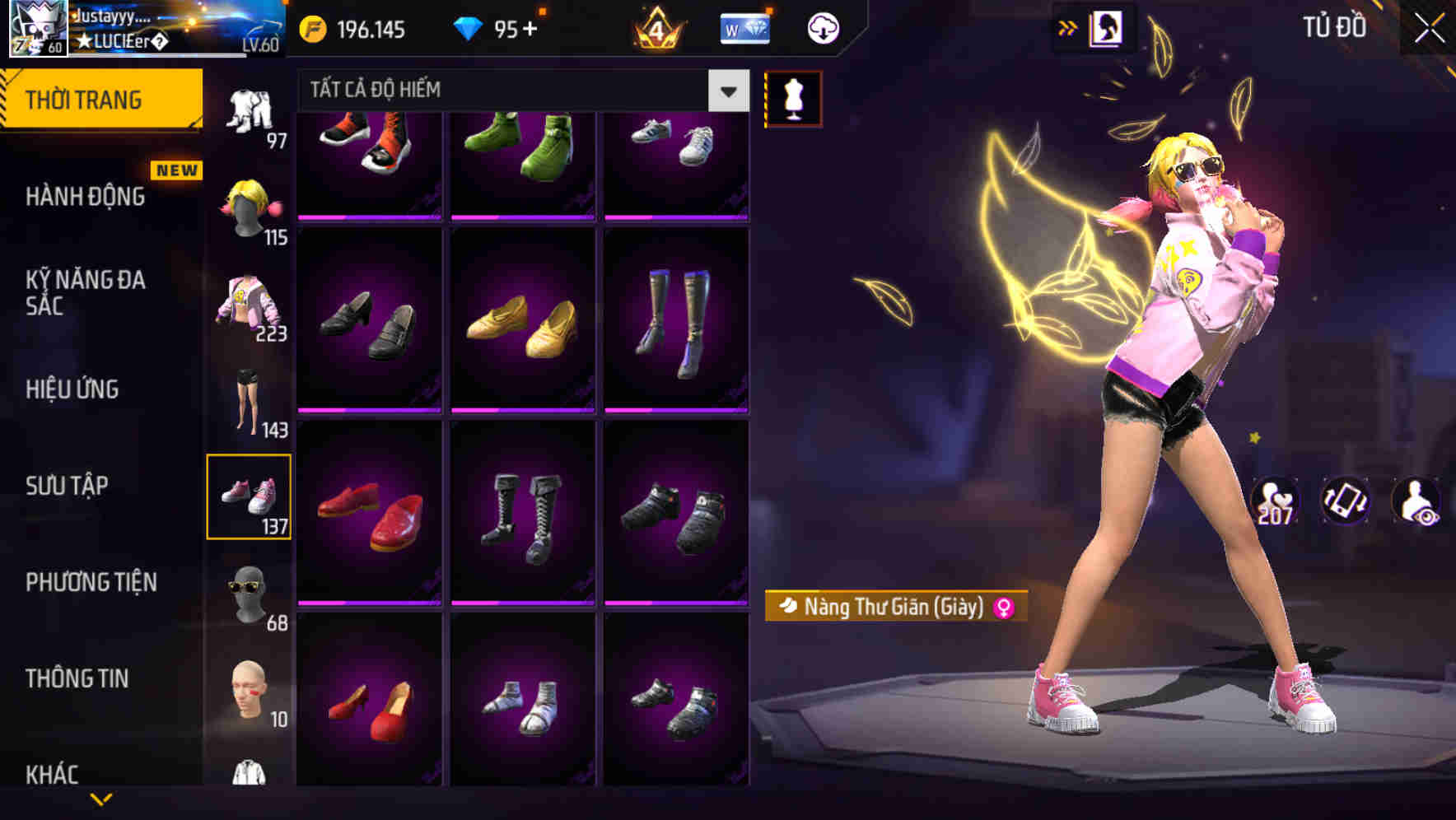Select the sunglasses/mask category with 68 items
1456x820 pixels.
[x=251, y=593]
